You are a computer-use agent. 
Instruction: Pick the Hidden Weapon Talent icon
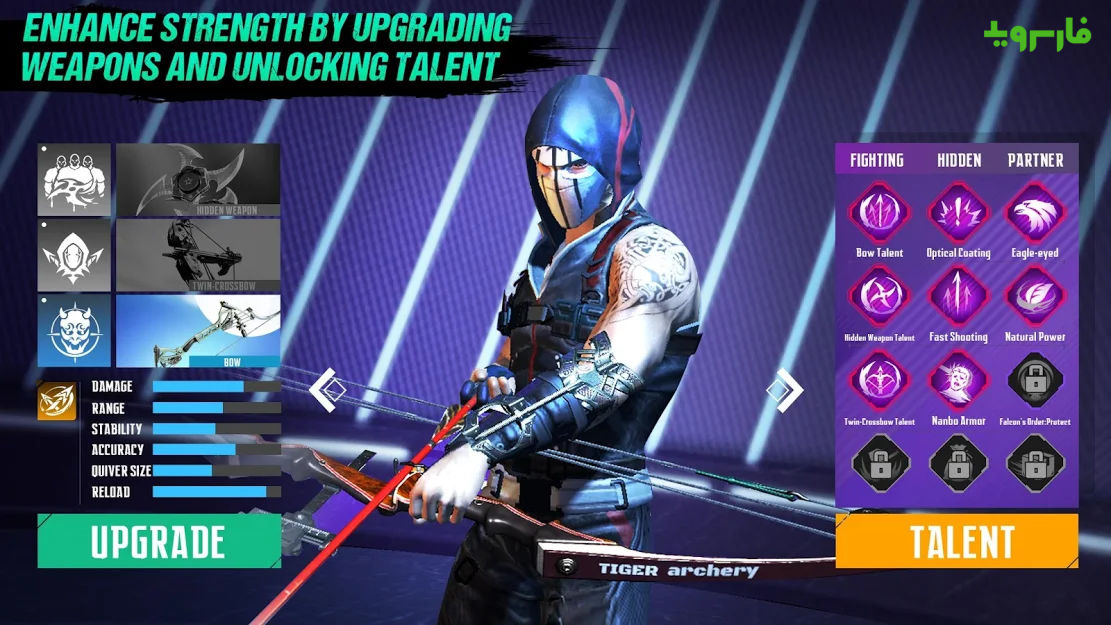click(x=879, y=297)
